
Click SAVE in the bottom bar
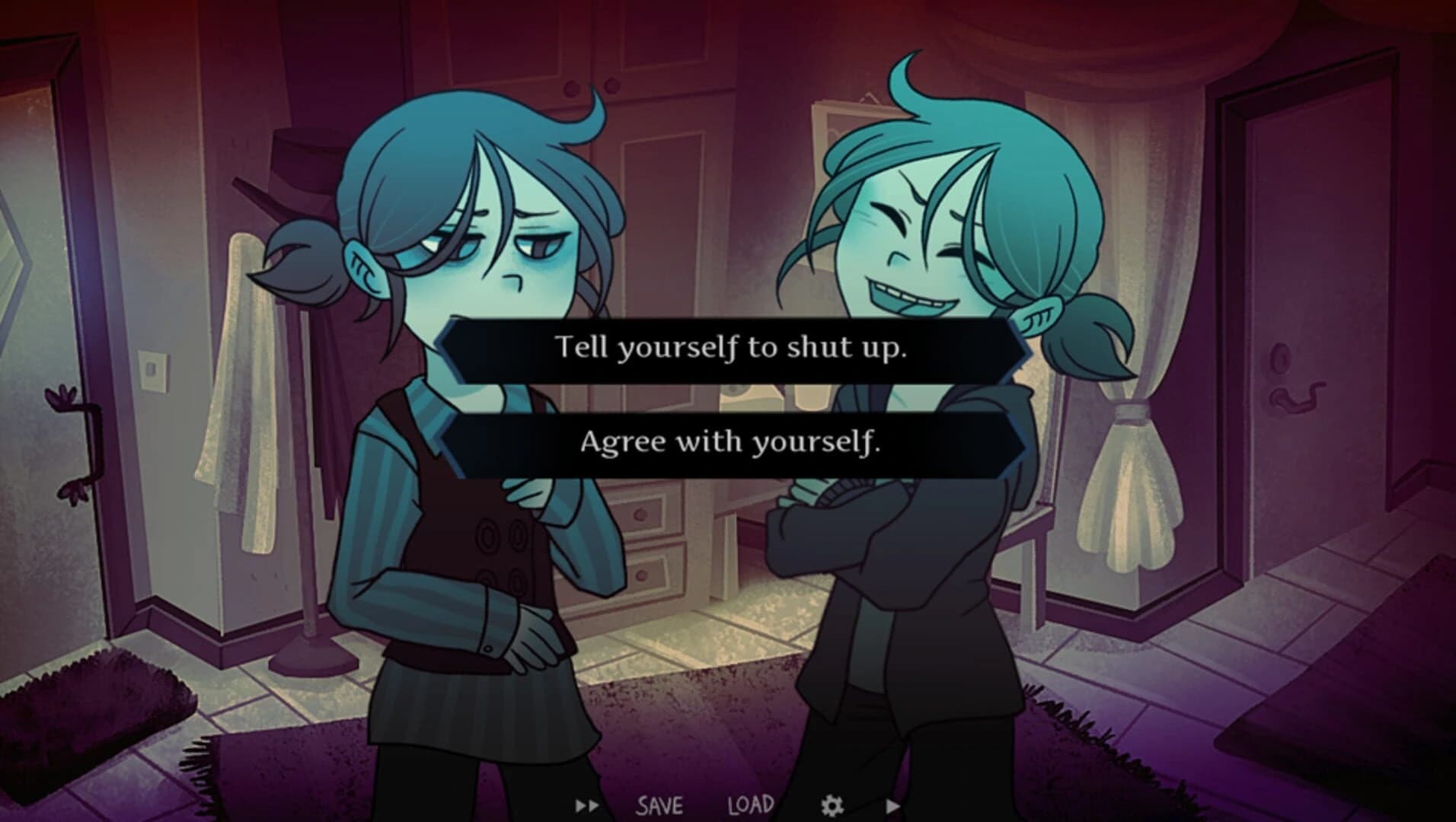point(659,803)
